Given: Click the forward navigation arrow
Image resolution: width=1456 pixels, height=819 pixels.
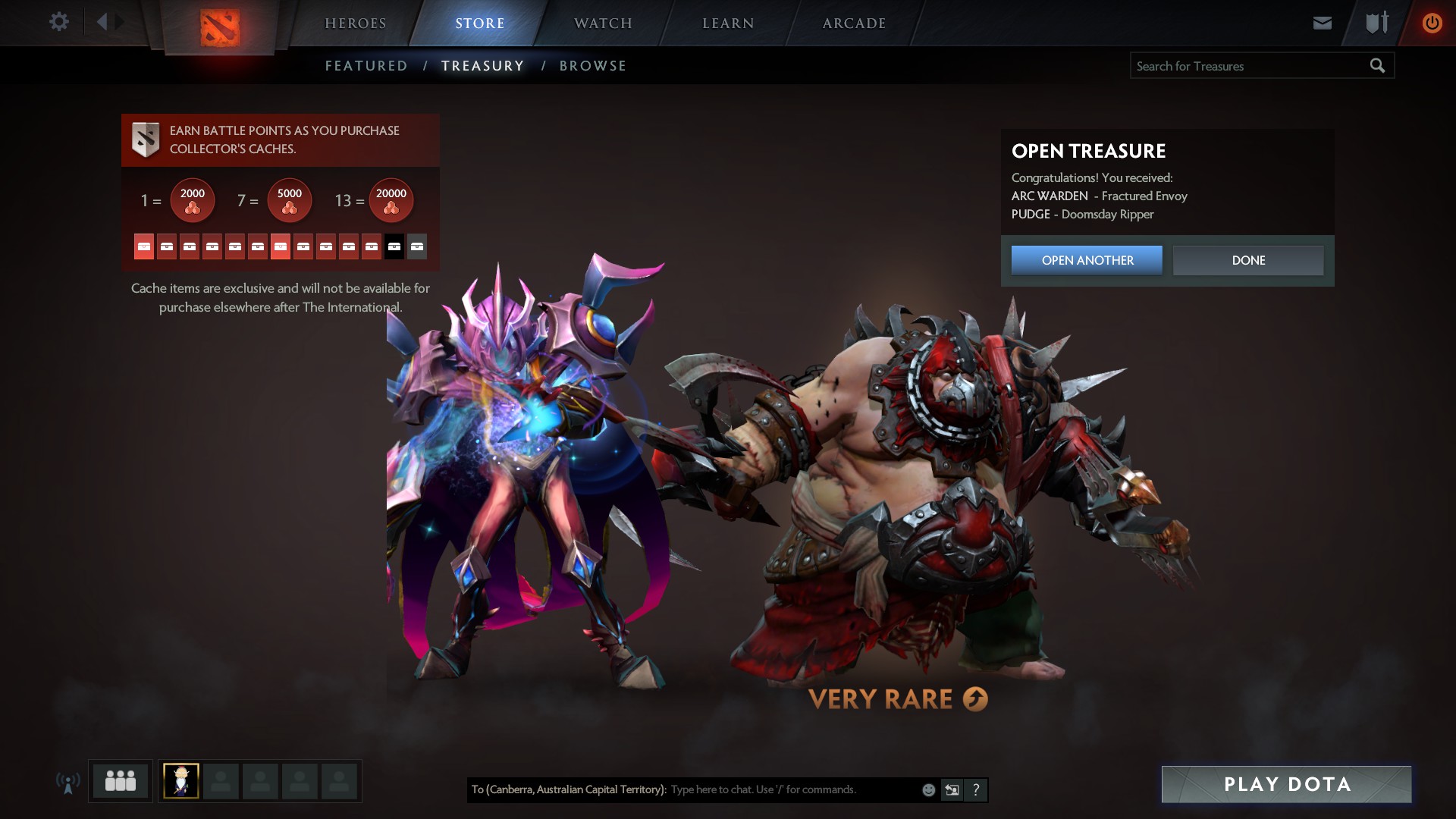Looking at the screenshot, I should (x=119, y=21).
